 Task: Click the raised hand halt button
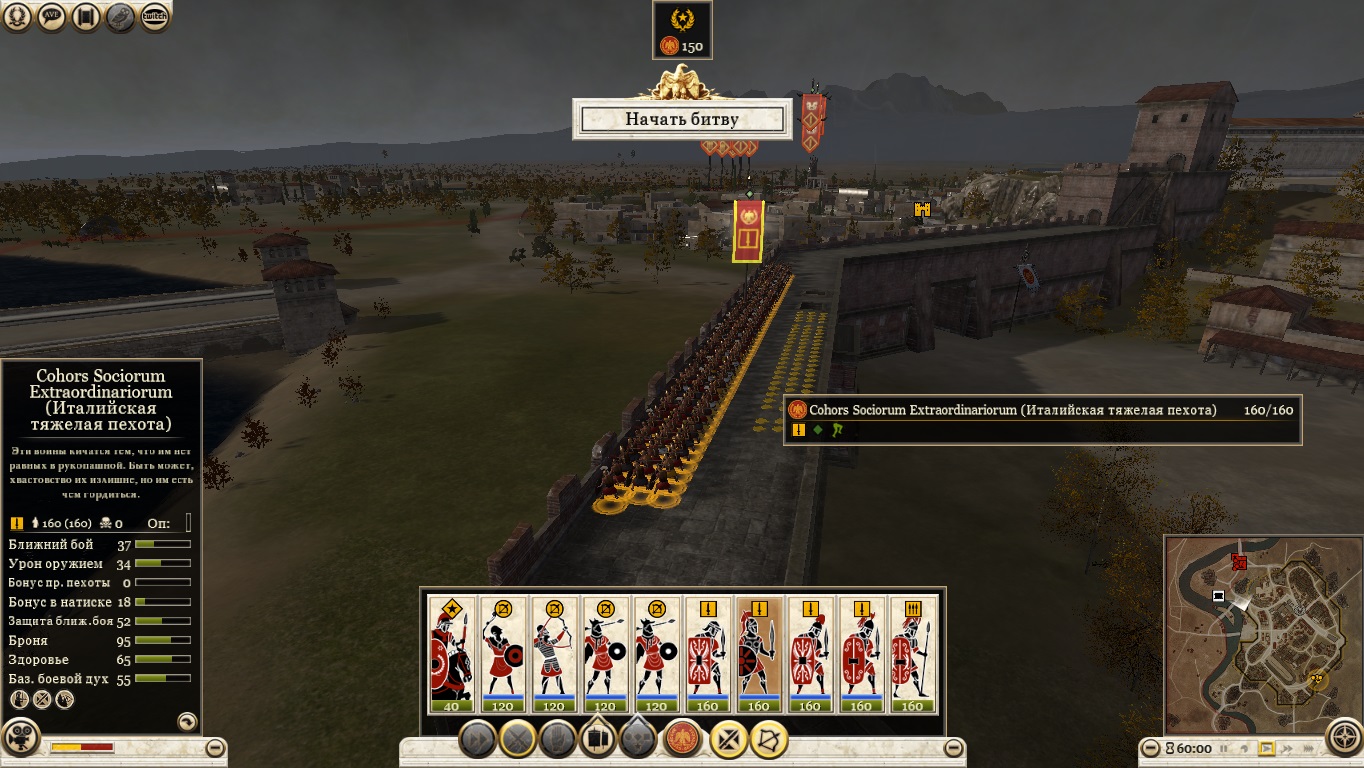[x=556, y=740]
